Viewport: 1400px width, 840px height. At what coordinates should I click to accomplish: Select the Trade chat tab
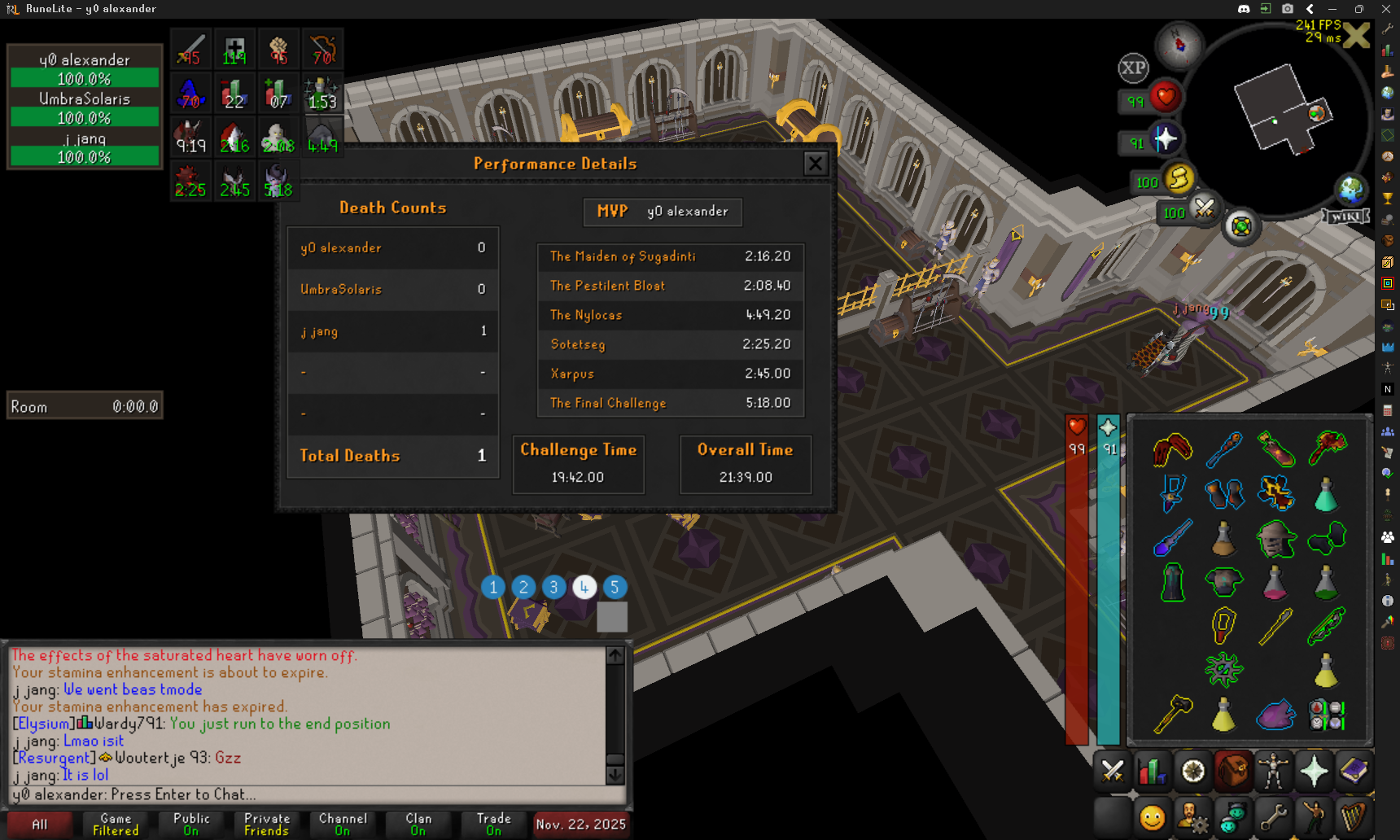pos(493,825)
